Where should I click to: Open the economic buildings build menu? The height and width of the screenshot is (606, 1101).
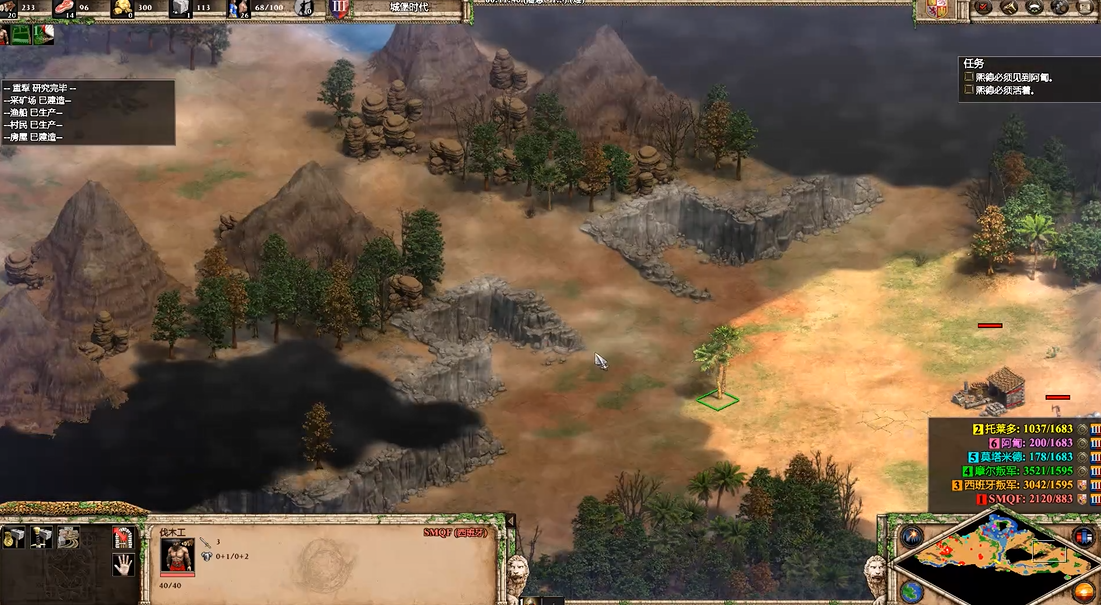[16, 538]
